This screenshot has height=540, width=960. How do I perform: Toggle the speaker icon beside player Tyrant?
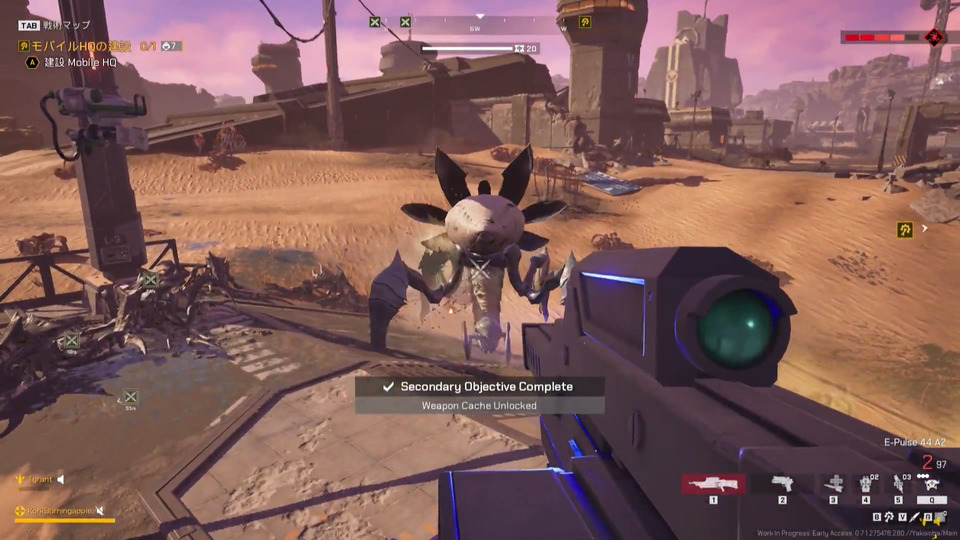click(x=60, y=480)
